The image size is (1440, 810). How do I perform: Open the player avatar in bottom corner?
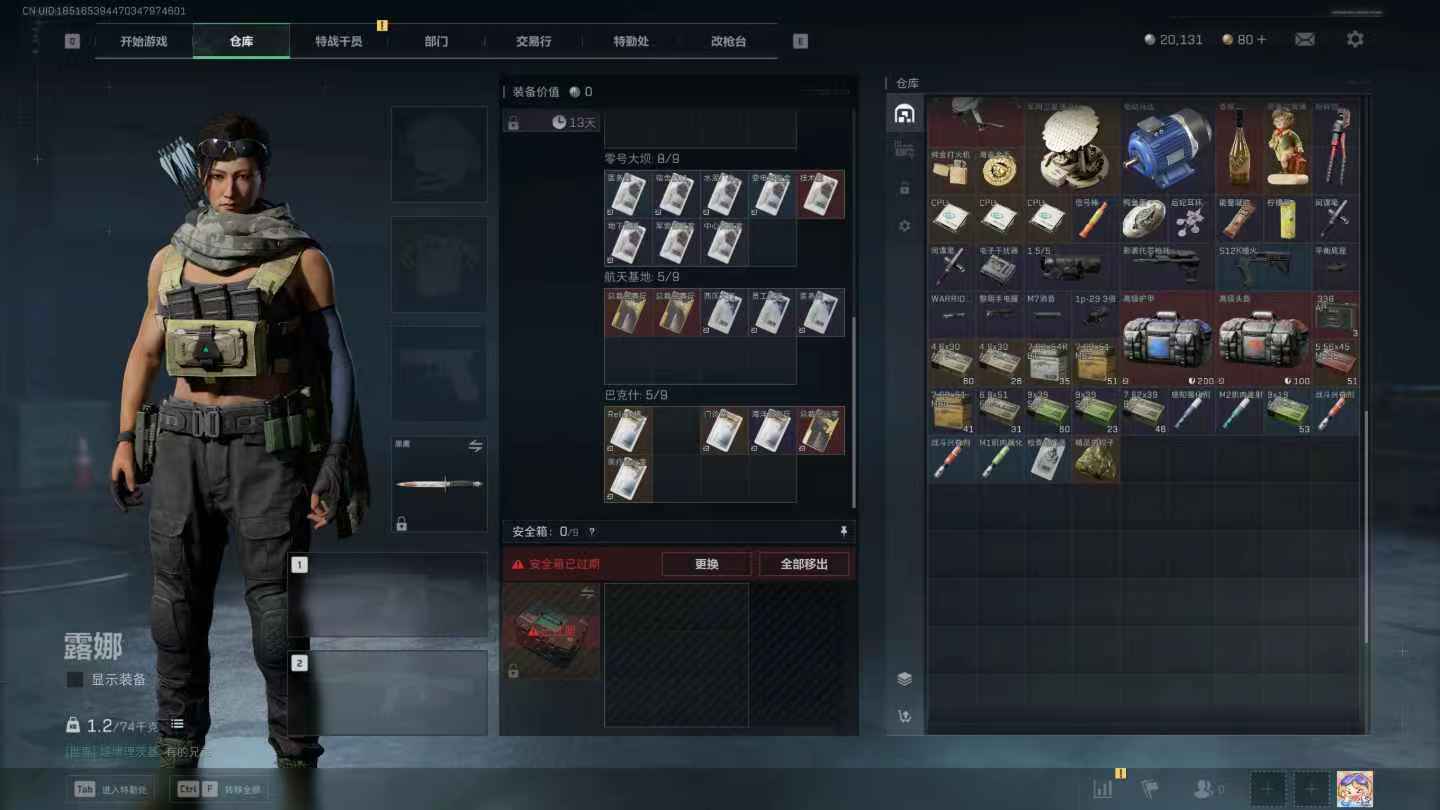1354,789
